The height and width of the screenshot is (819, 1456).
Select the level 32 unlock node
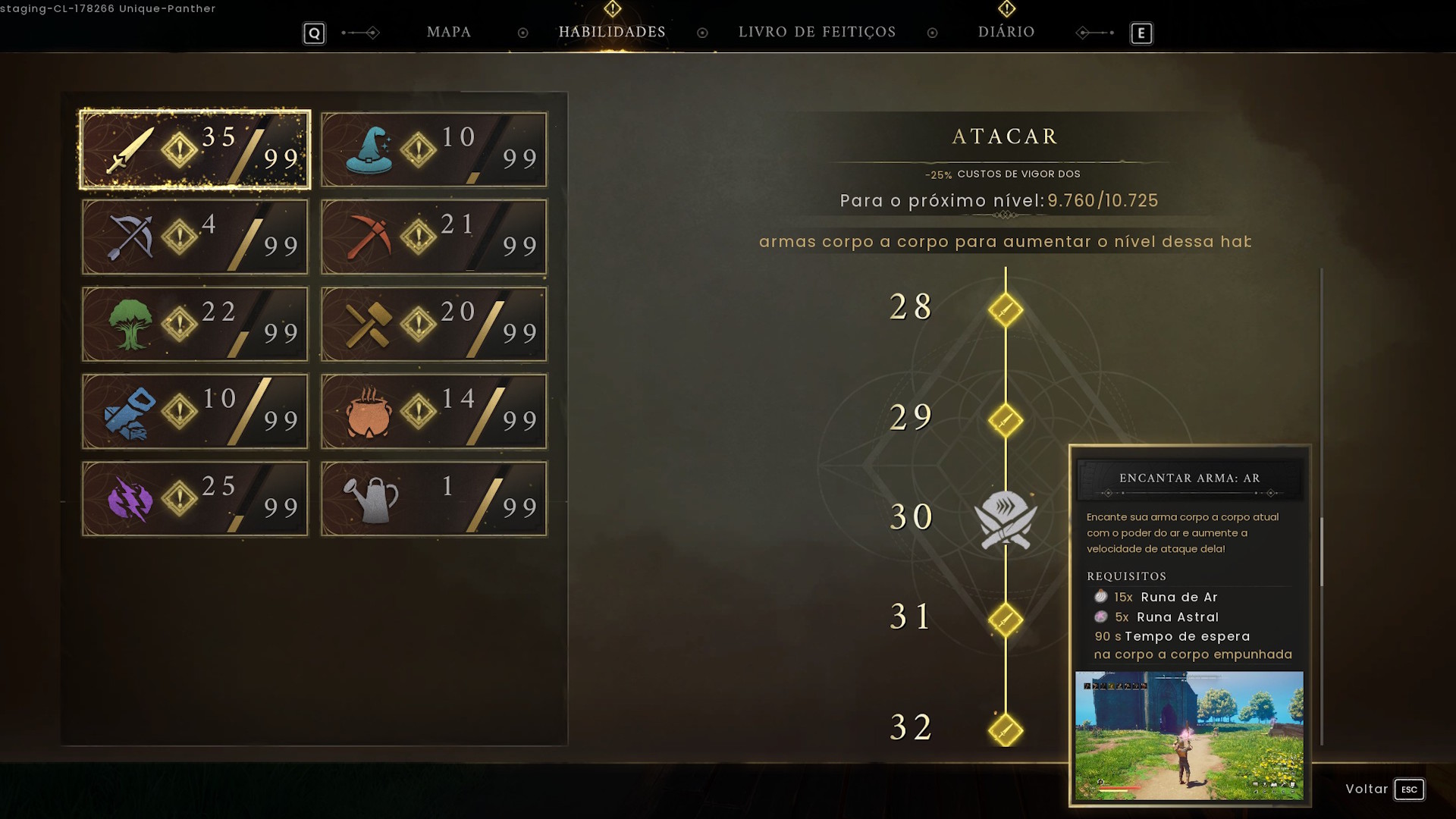[x=1006, y=729]
